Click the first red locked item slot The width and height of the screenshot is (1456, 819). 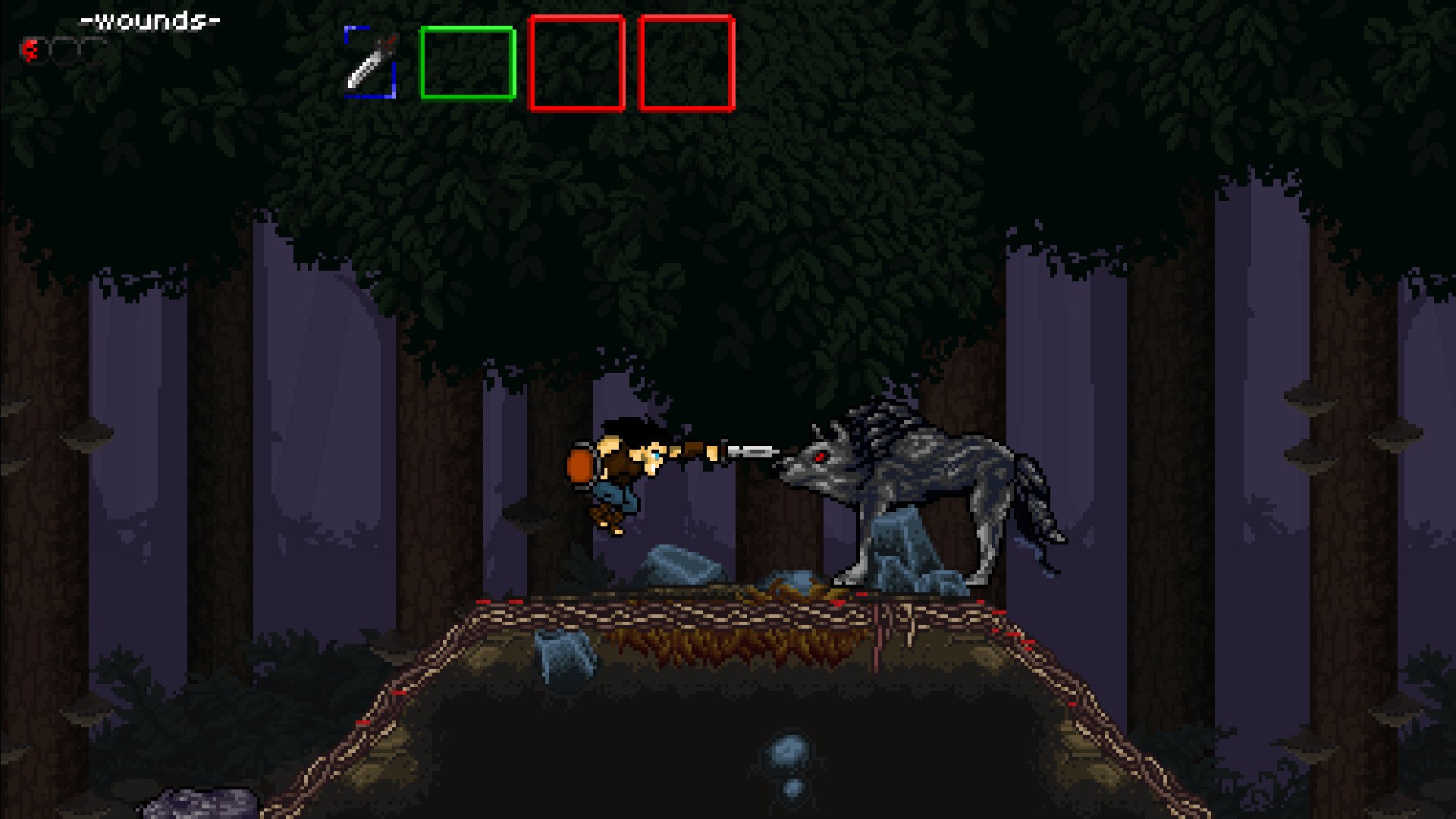pyautogui.click(x=578, y=64)
